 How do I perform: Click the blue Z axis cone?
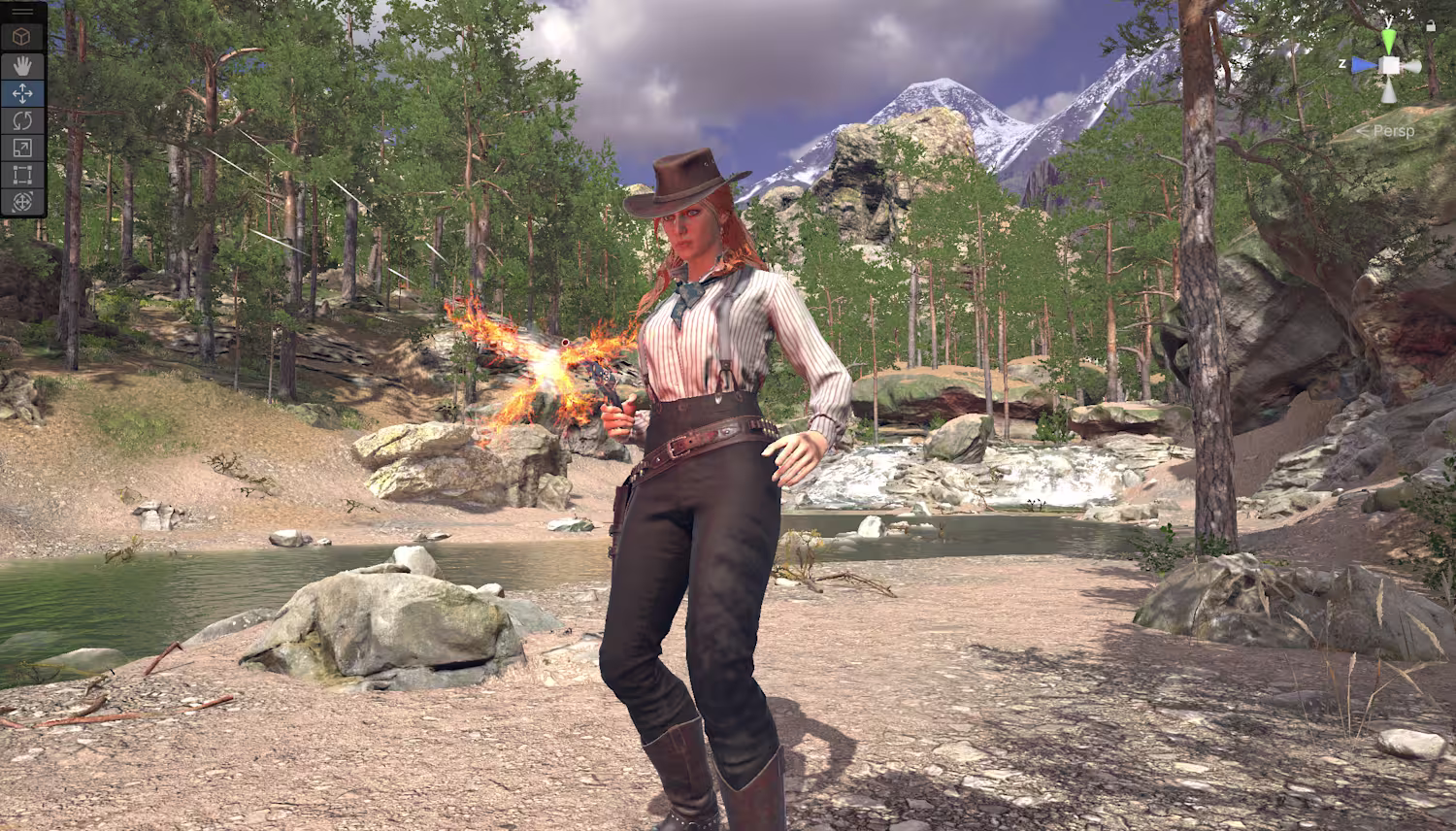[1365, 65]
